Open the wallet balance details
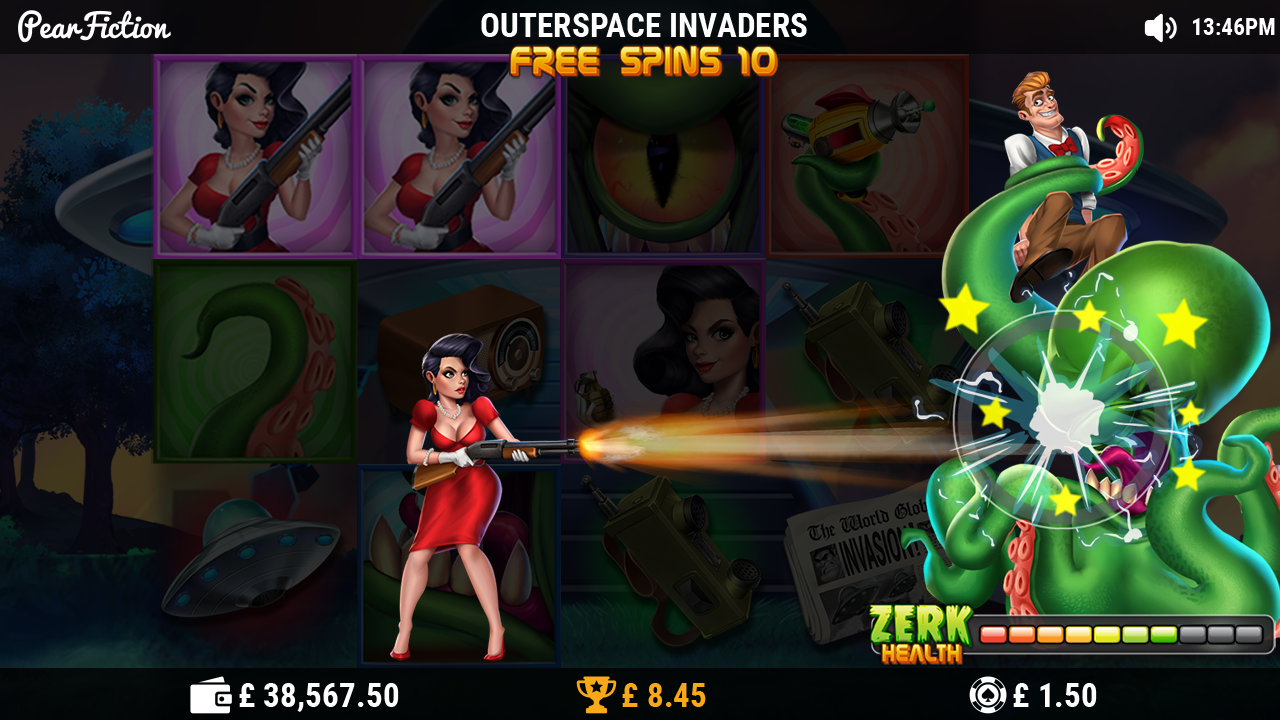The width and height of the screenshot is (1280, 720). pos(209,693)
